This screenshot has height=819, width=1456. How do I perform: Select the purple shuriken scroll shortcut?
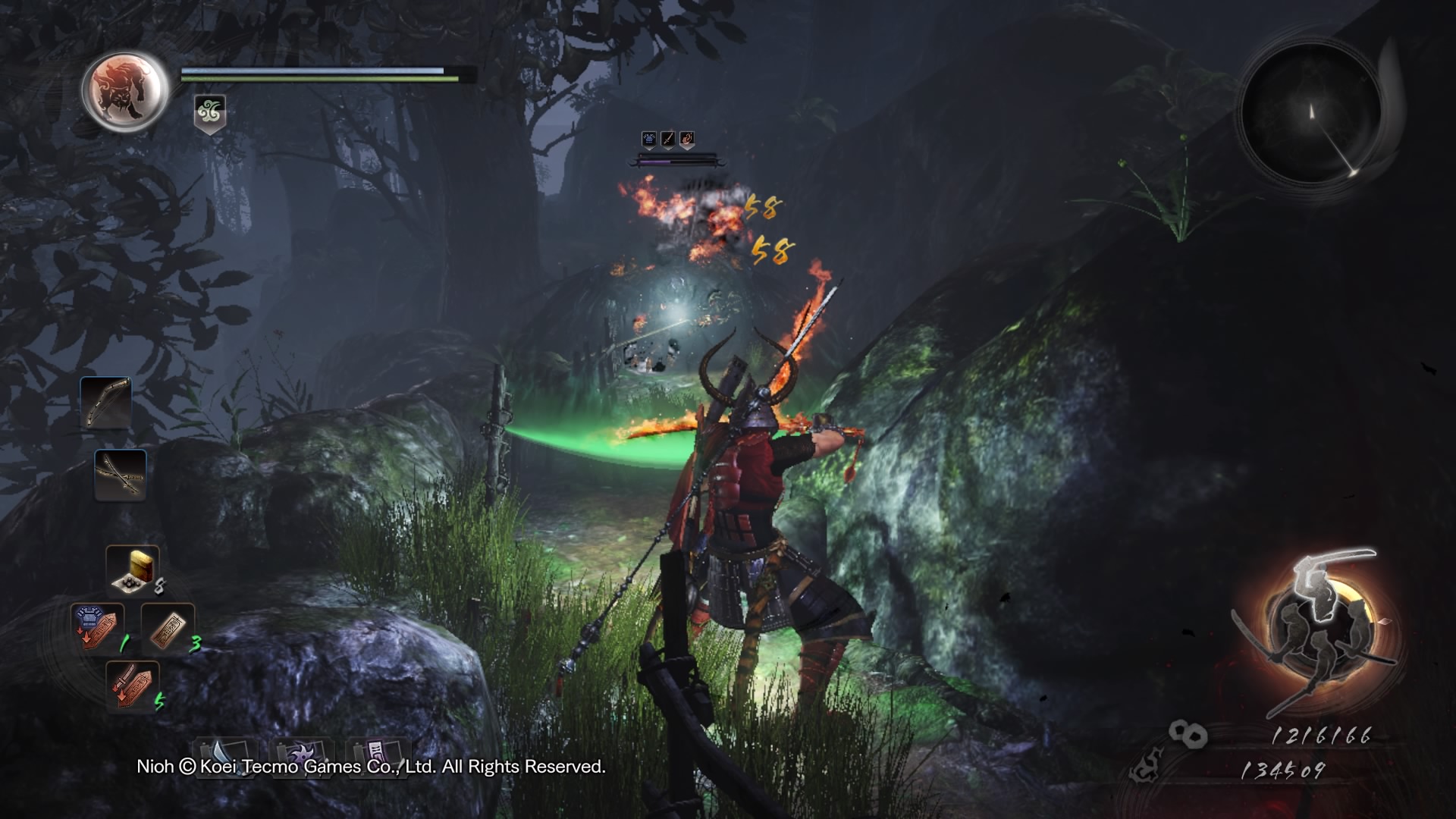(x=301, y=754)
